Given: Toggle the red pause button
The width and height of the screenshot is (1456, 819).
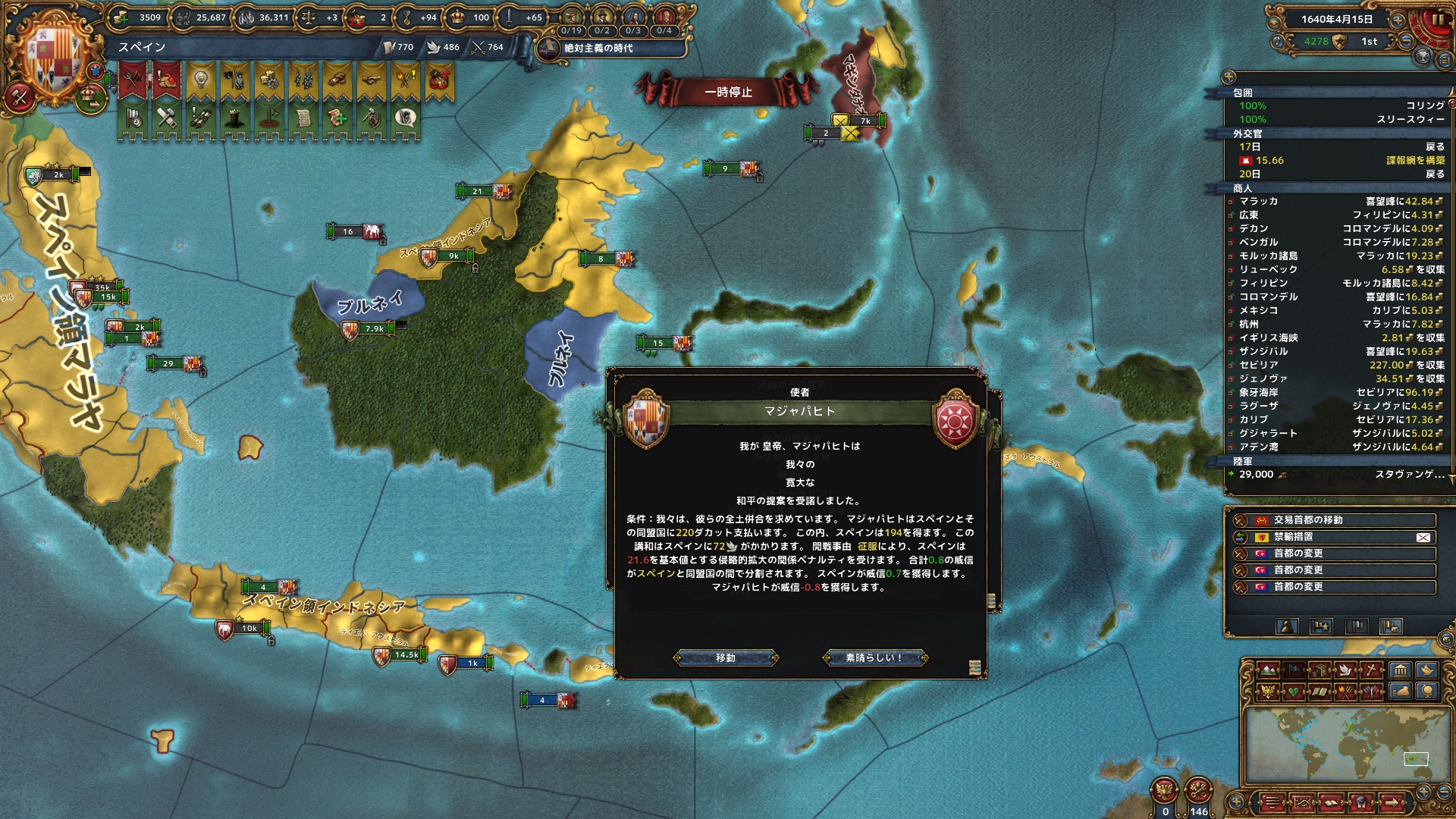Looking at the screenshot, I should (1436, 20).
